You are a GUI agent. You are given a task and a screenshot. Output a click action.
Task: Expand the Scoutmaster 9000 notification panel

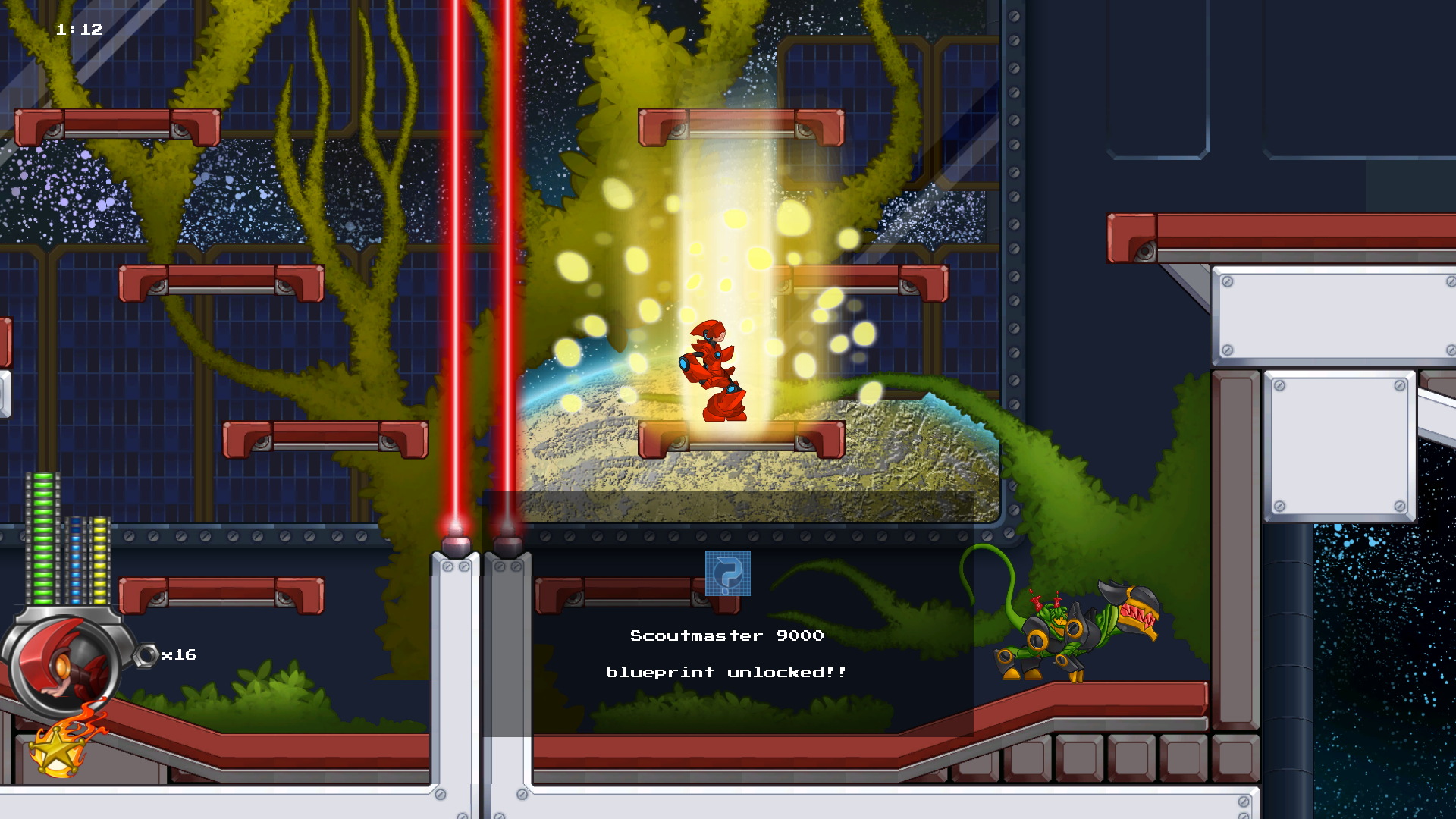click(x=728, y=652)
